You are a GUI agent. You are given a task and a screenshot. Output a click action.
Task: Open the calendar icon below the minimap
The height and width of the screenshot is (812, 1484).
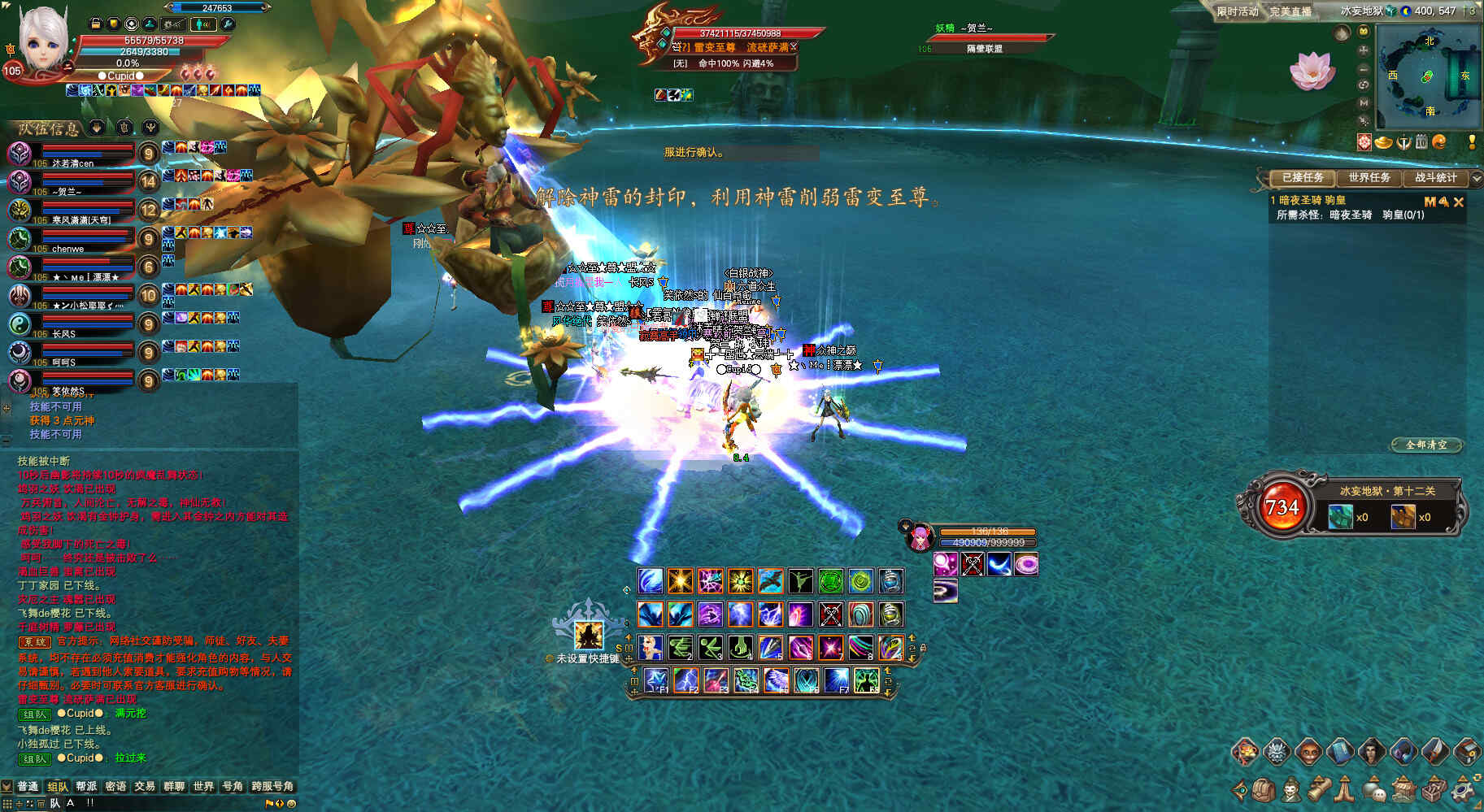coord(1421,142)
